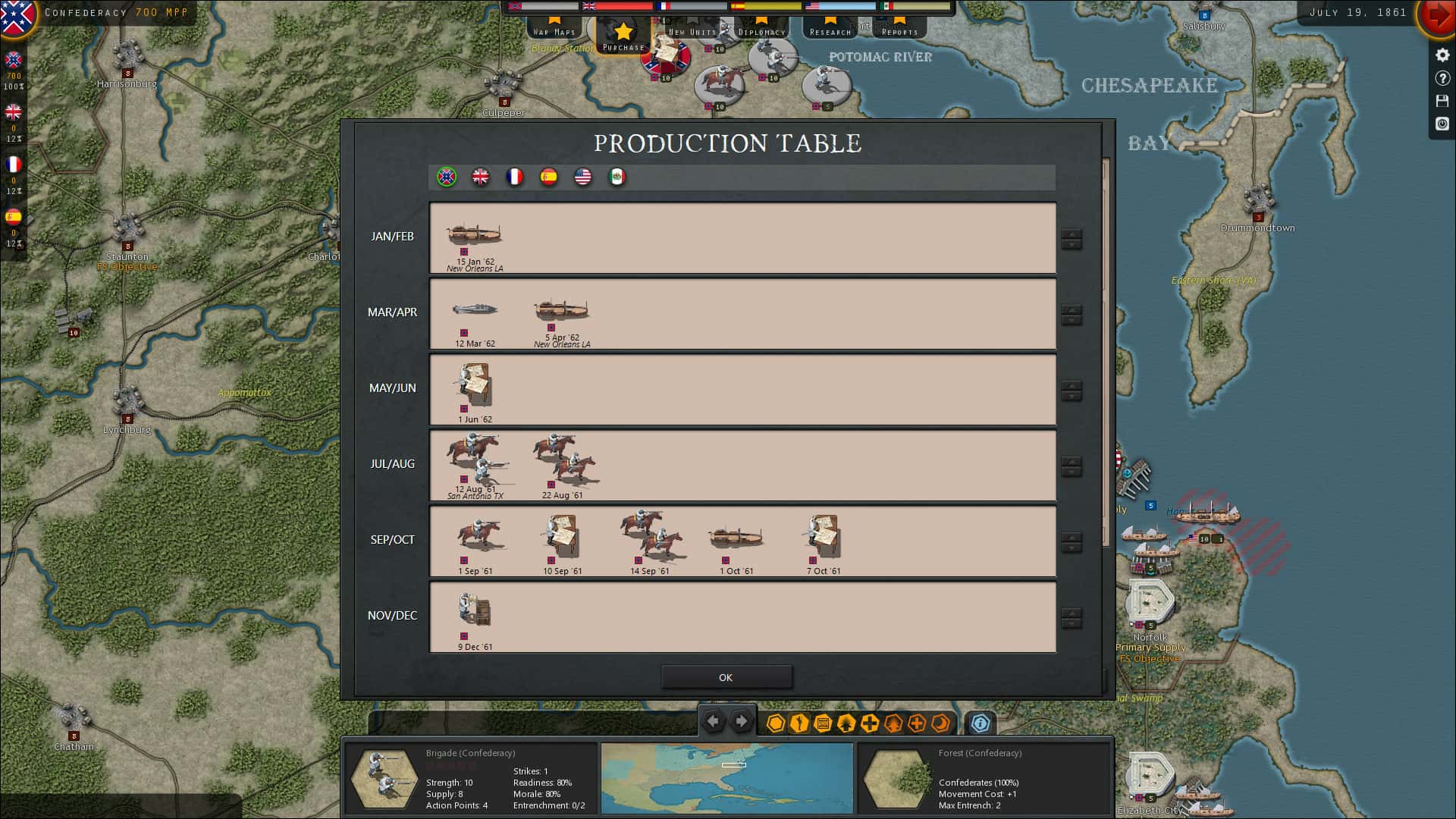This screenshot has height=819, width=1456.
Task: Click the next-unit right arrow button
Action: (x=741, y=722)
